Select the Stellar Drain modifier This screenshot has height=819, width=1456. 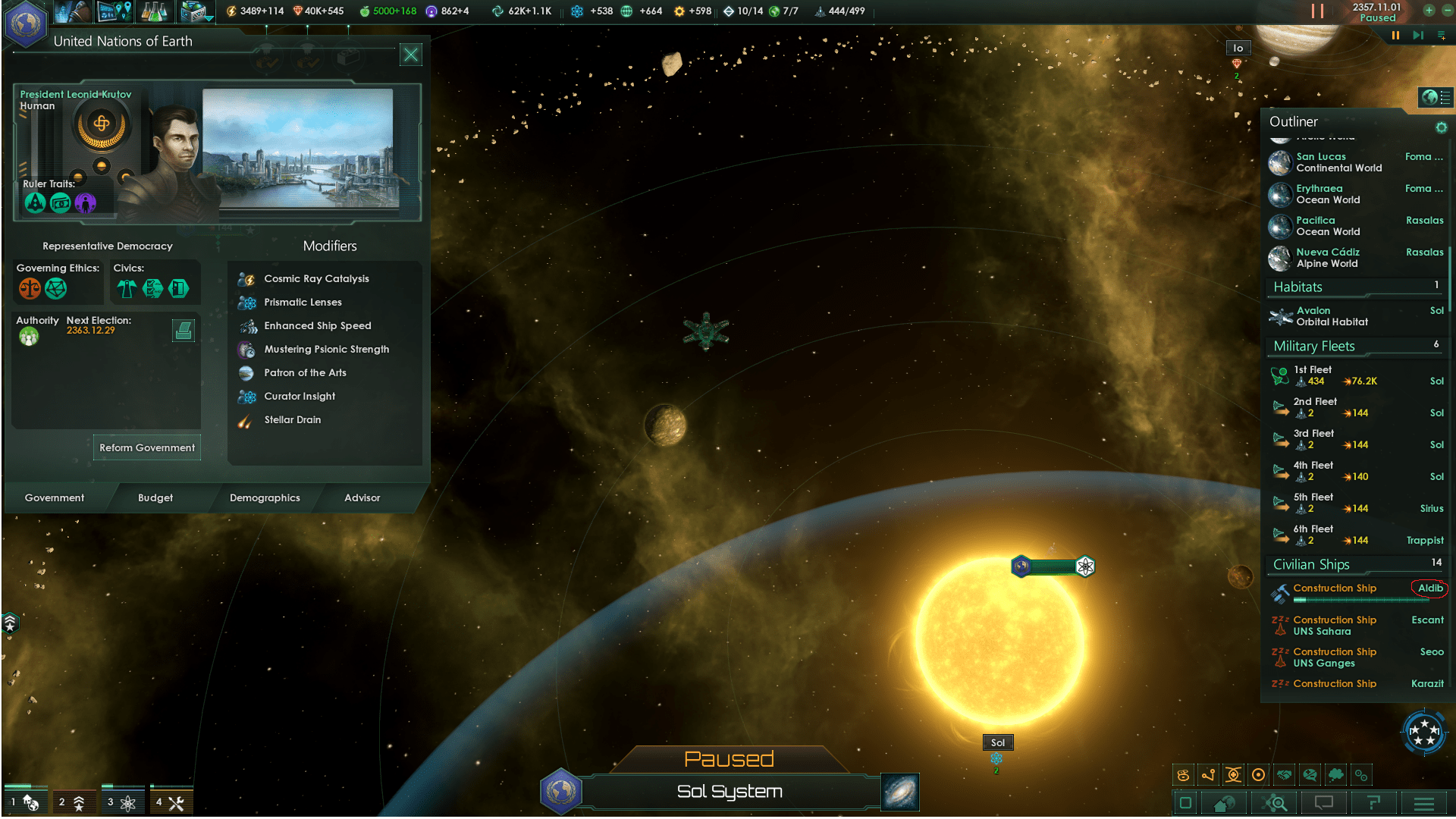293,420
